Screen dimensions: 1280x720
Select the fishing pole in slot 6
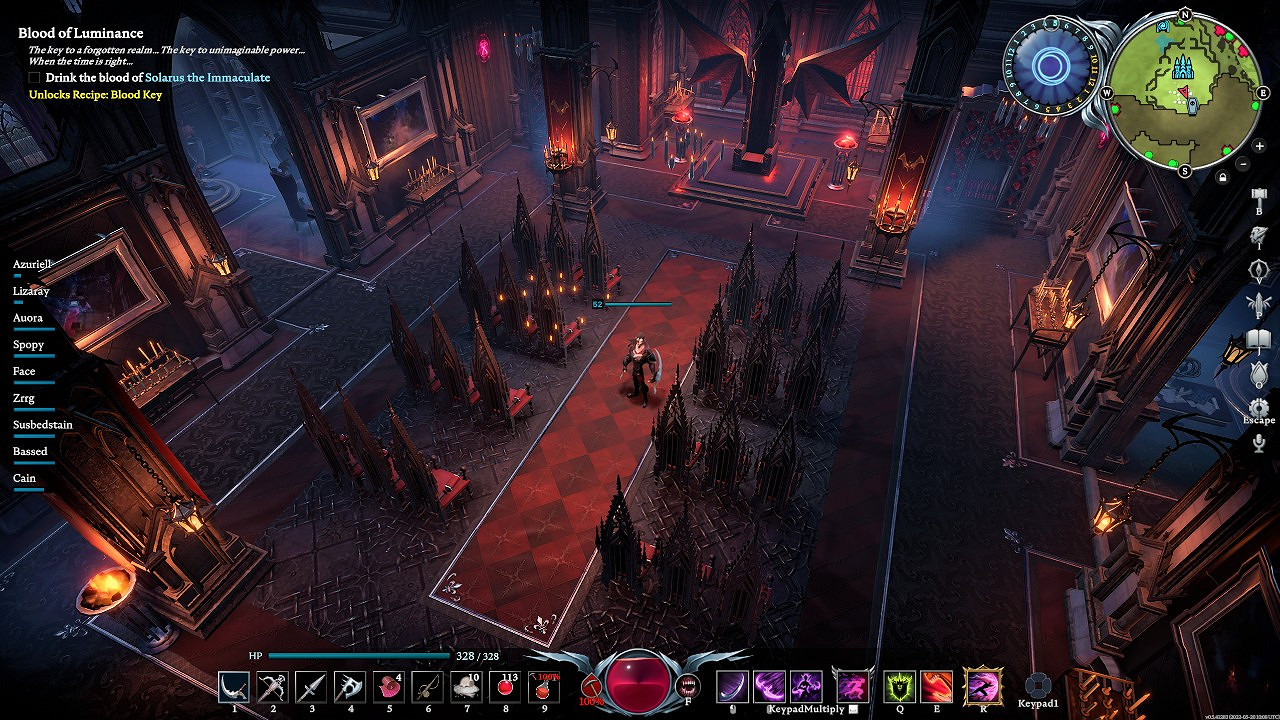tap(428, 686)
